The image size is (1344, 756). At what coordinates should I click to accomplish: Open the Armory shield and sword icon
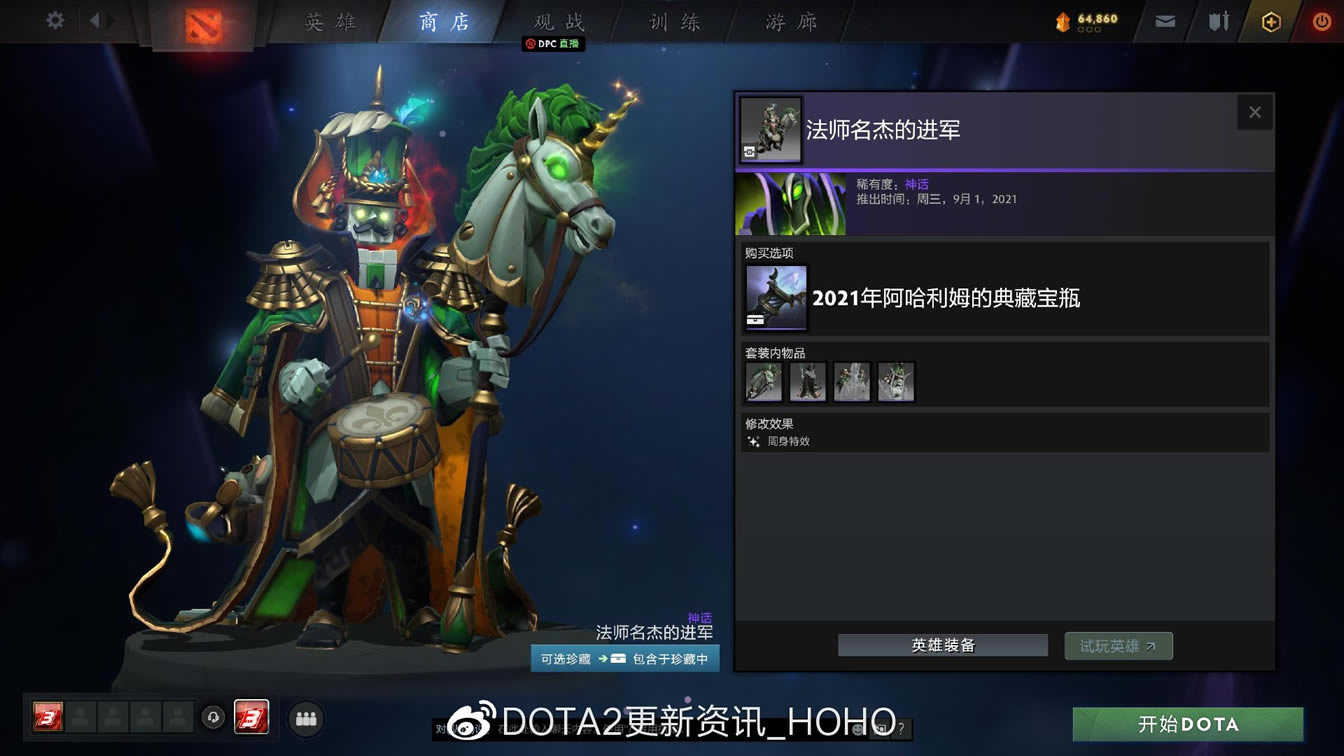(x=1218, y=18)
